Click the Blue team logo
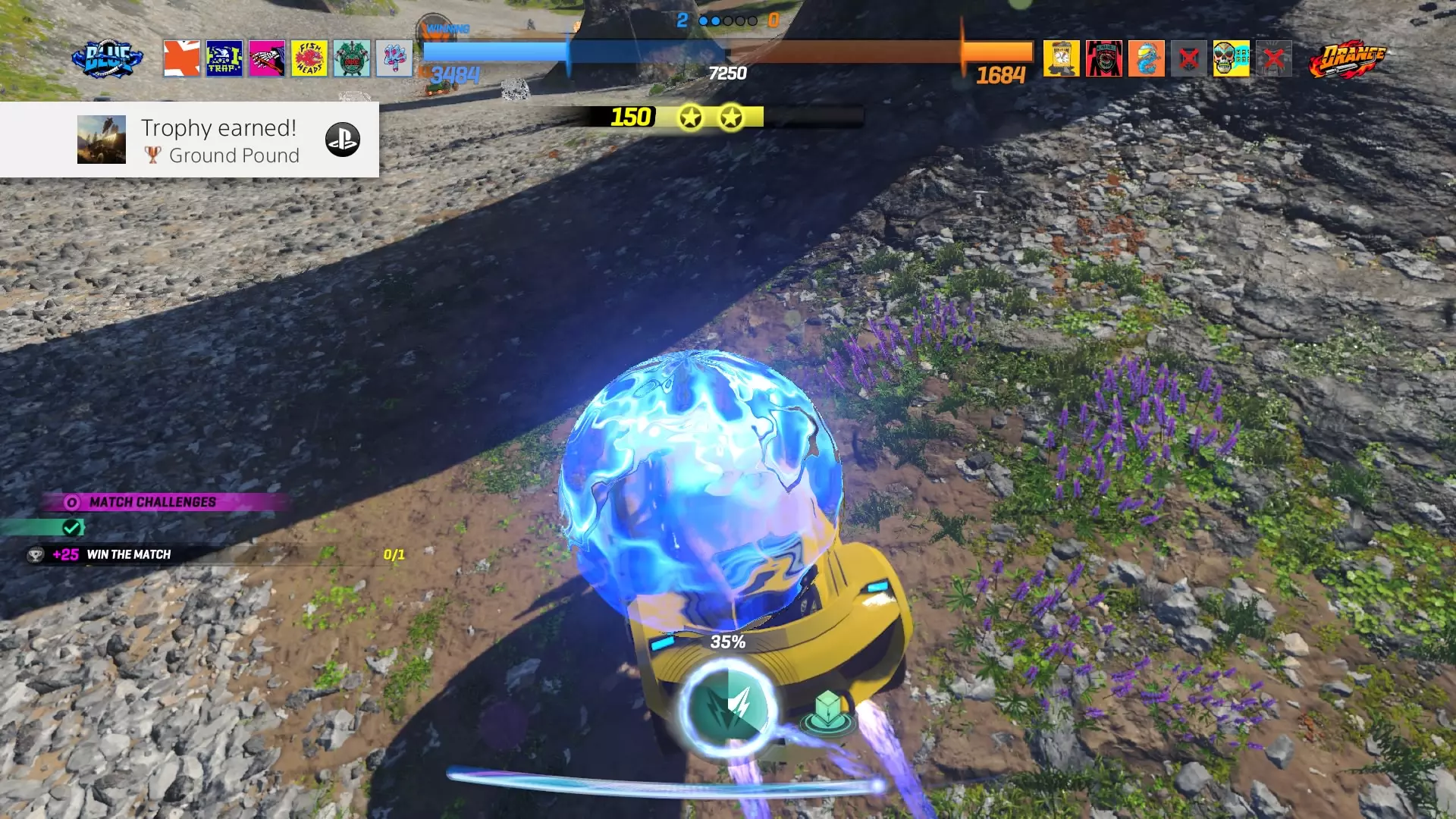 [x=107, y=59]
